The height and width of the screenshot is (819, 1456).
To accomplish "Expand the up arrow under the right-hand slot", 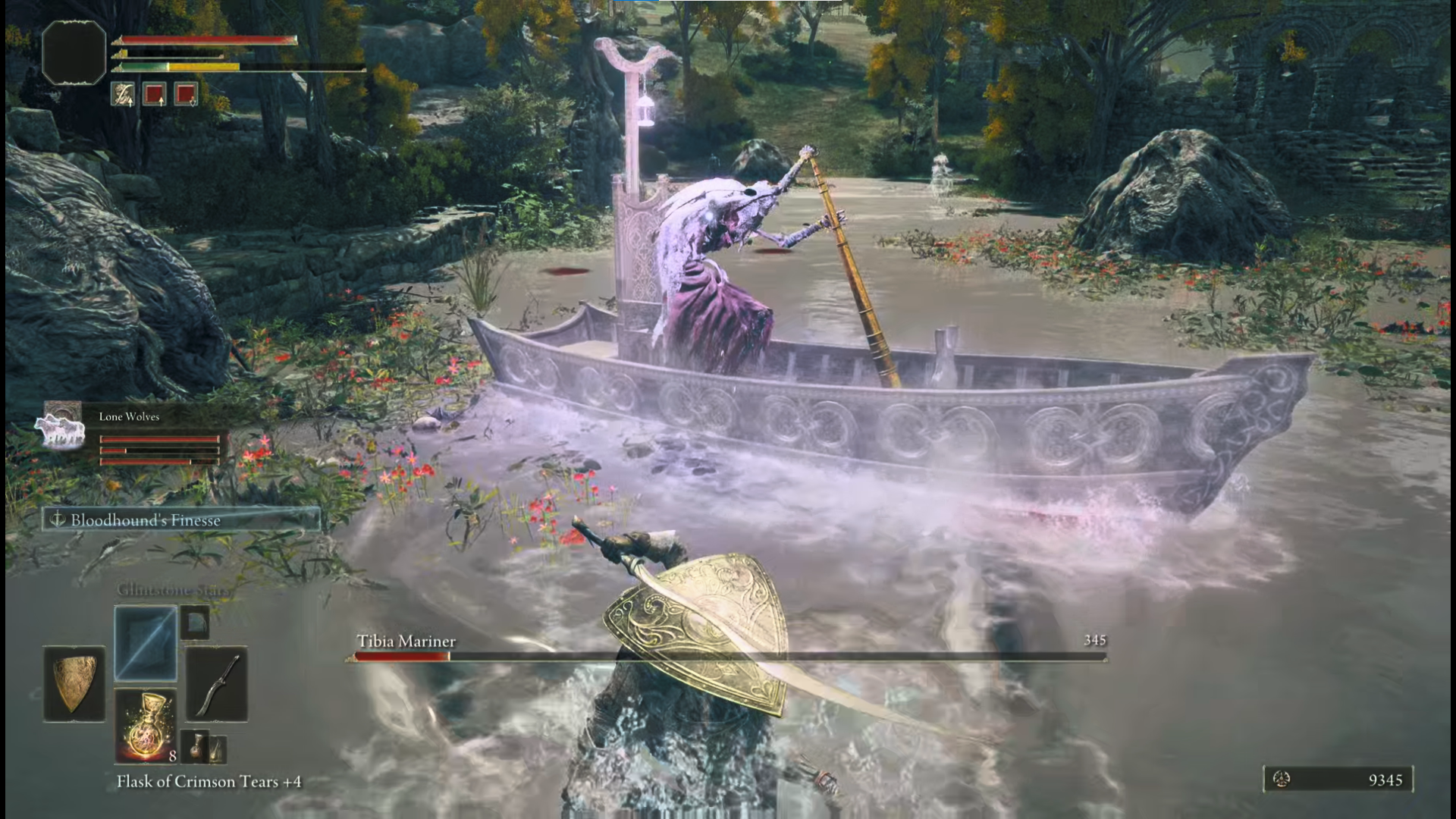I will (162, 102).
